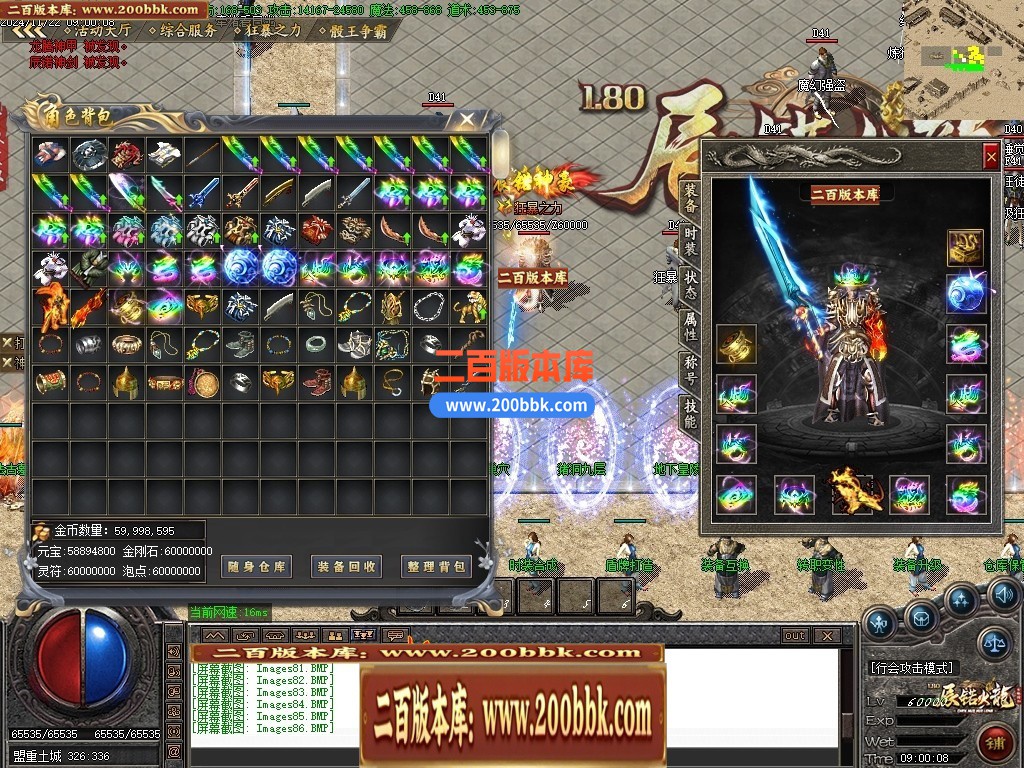1024x768 pixels.
Task: Show the 属性 attributes tab
Action: 690,326
